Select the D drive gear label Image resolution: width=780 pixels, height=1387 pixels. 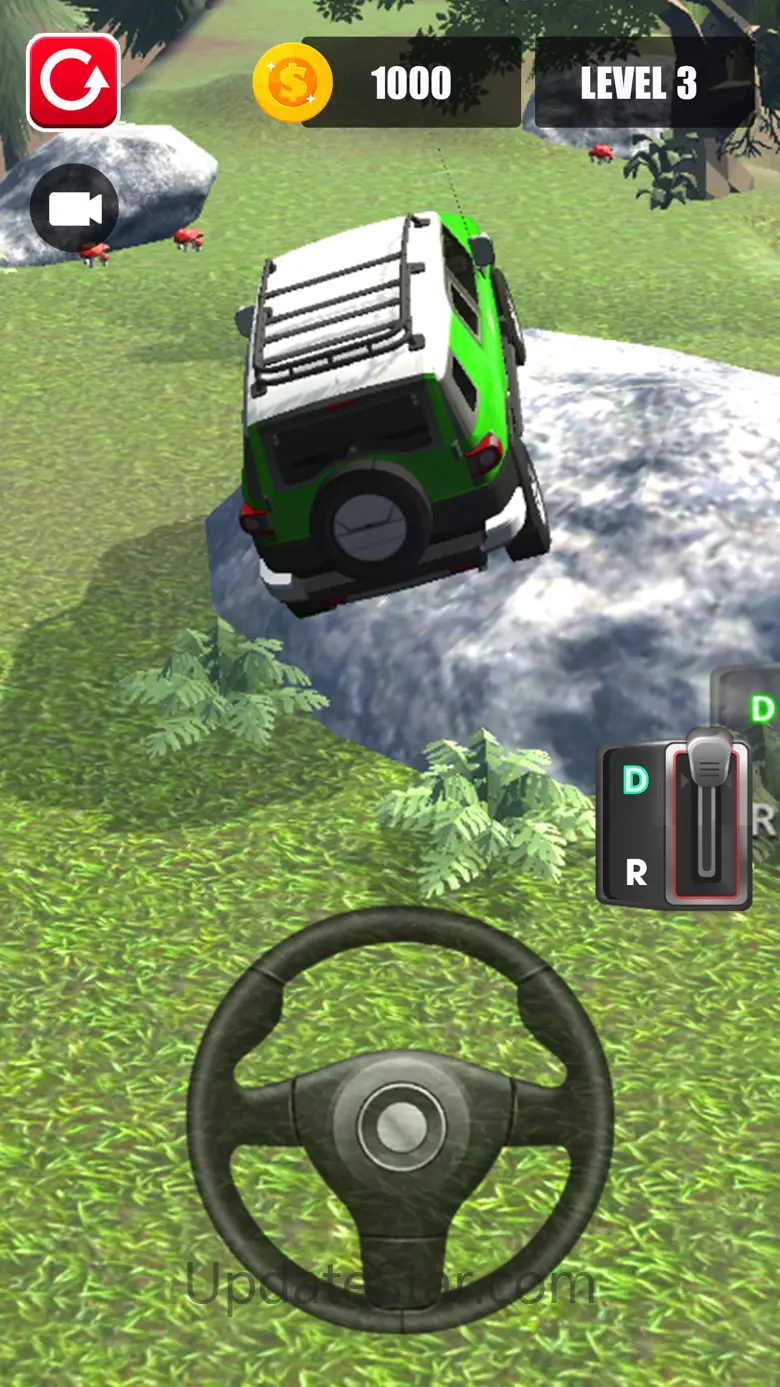(636, 780)
